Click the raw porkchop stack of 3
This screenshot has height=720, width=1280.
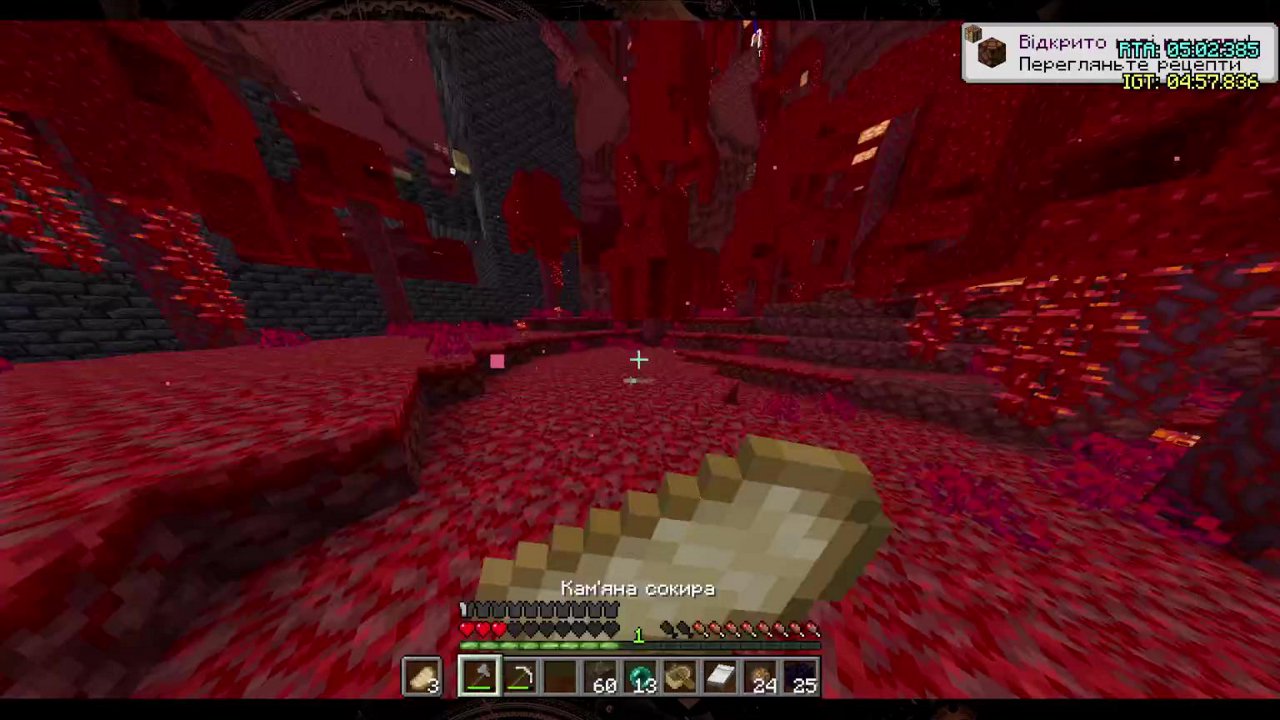click(420, 678)
